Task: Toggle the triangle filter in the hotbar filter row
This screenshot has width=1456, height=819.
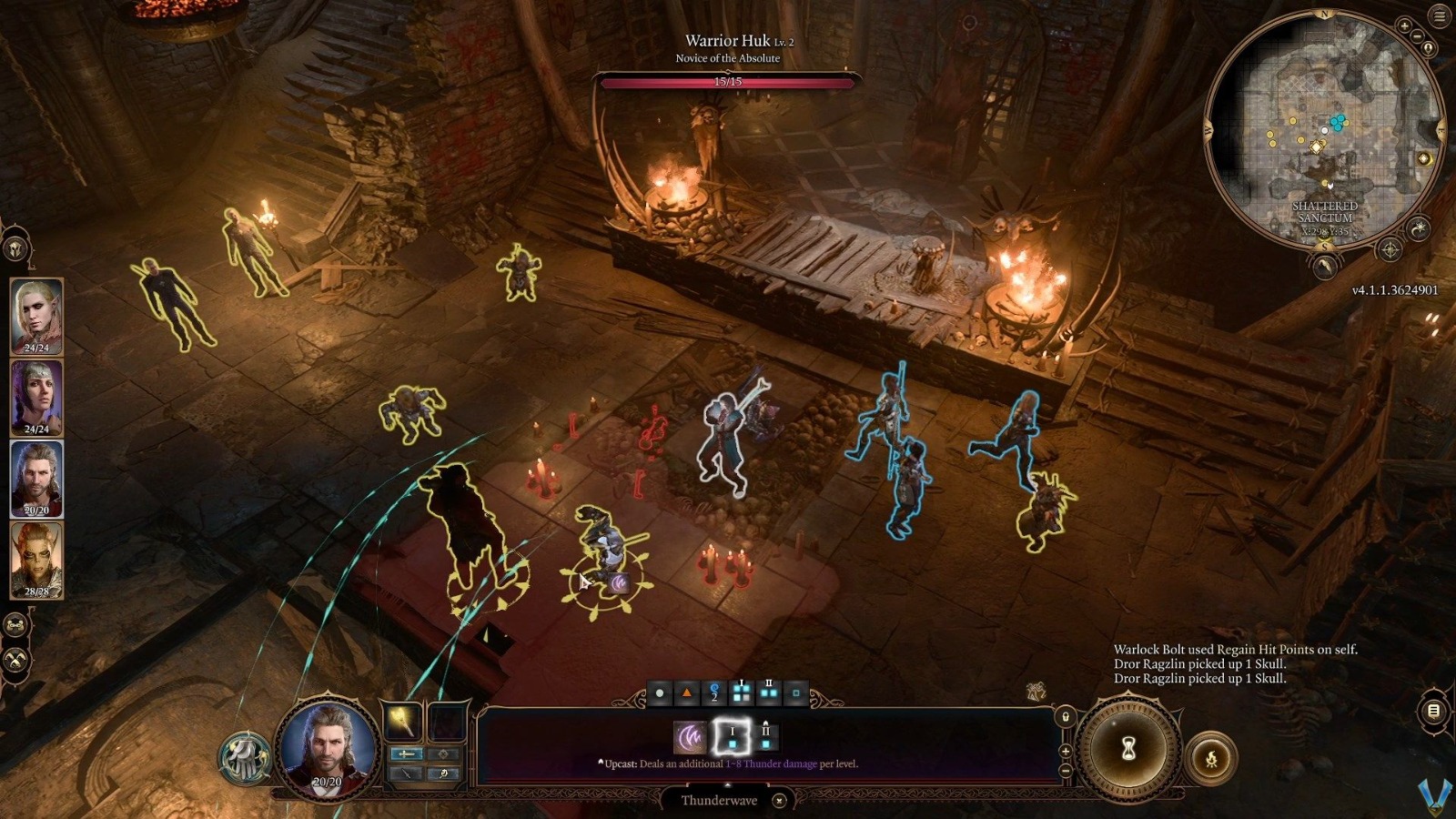Action: coord(686,693)
